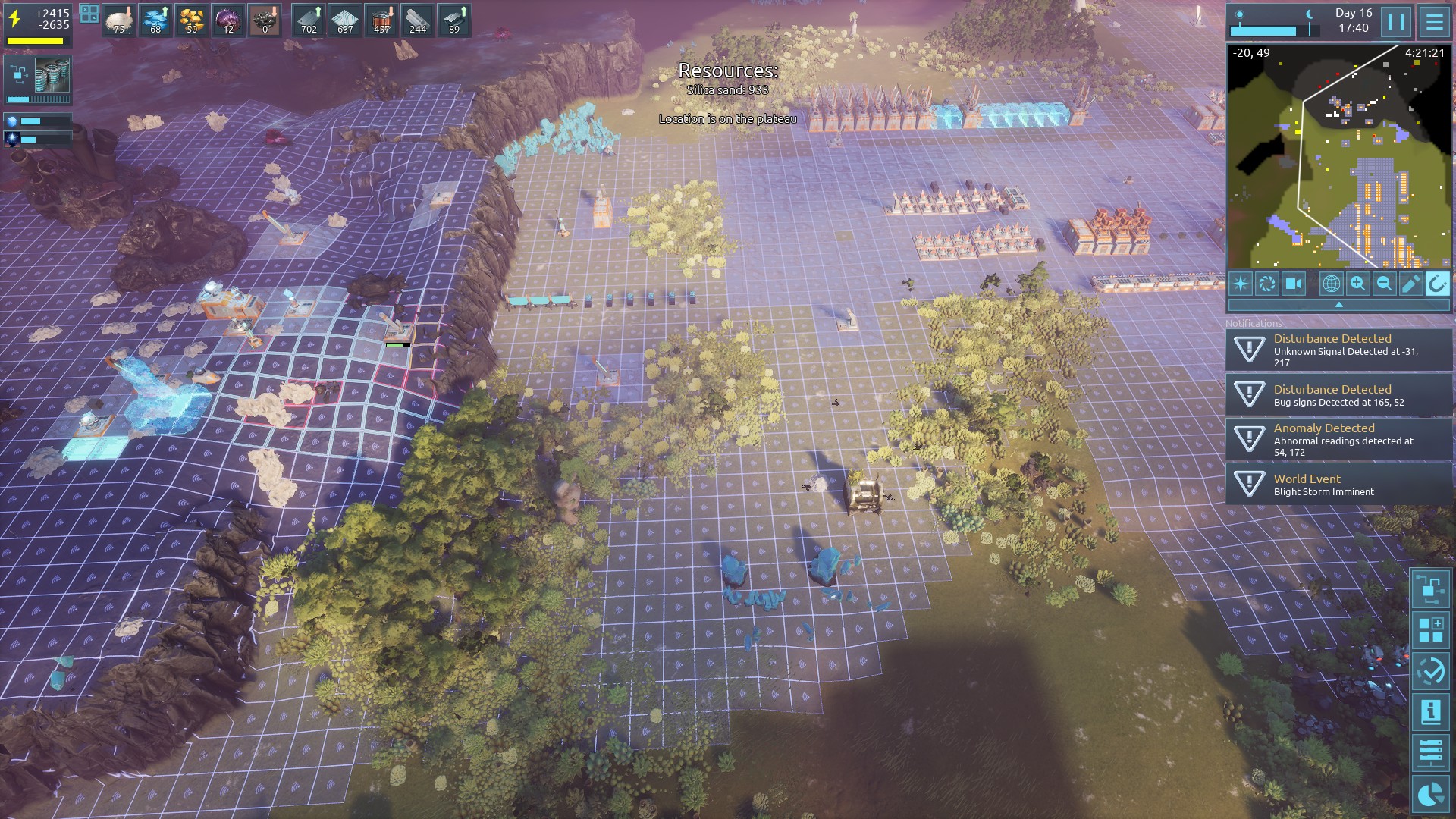Screen dimensions: 1456x819
Task: View the Bug signs Disturbance Detected alert
Action: [1338, 395]
